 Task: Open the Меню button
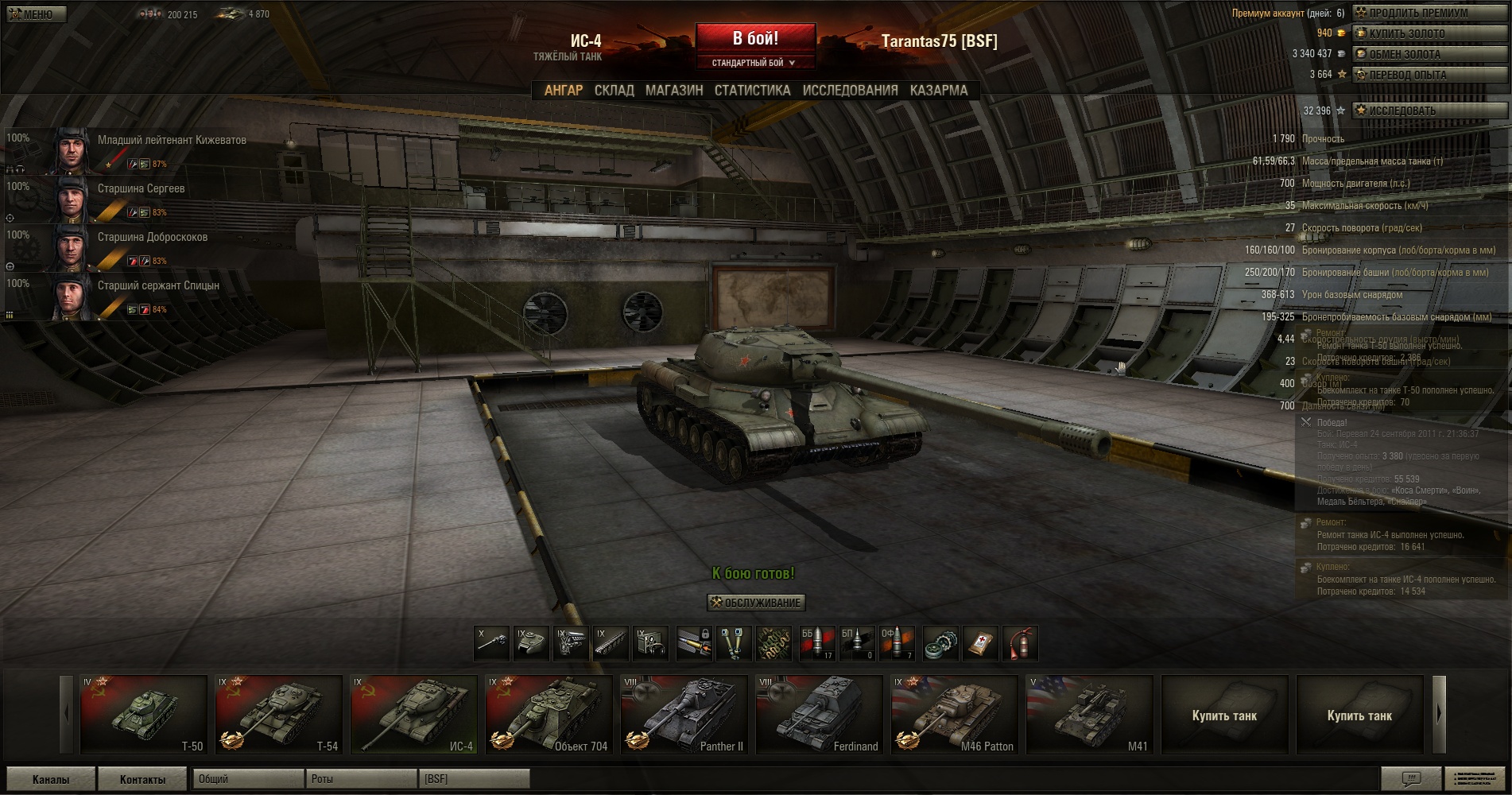36,14
